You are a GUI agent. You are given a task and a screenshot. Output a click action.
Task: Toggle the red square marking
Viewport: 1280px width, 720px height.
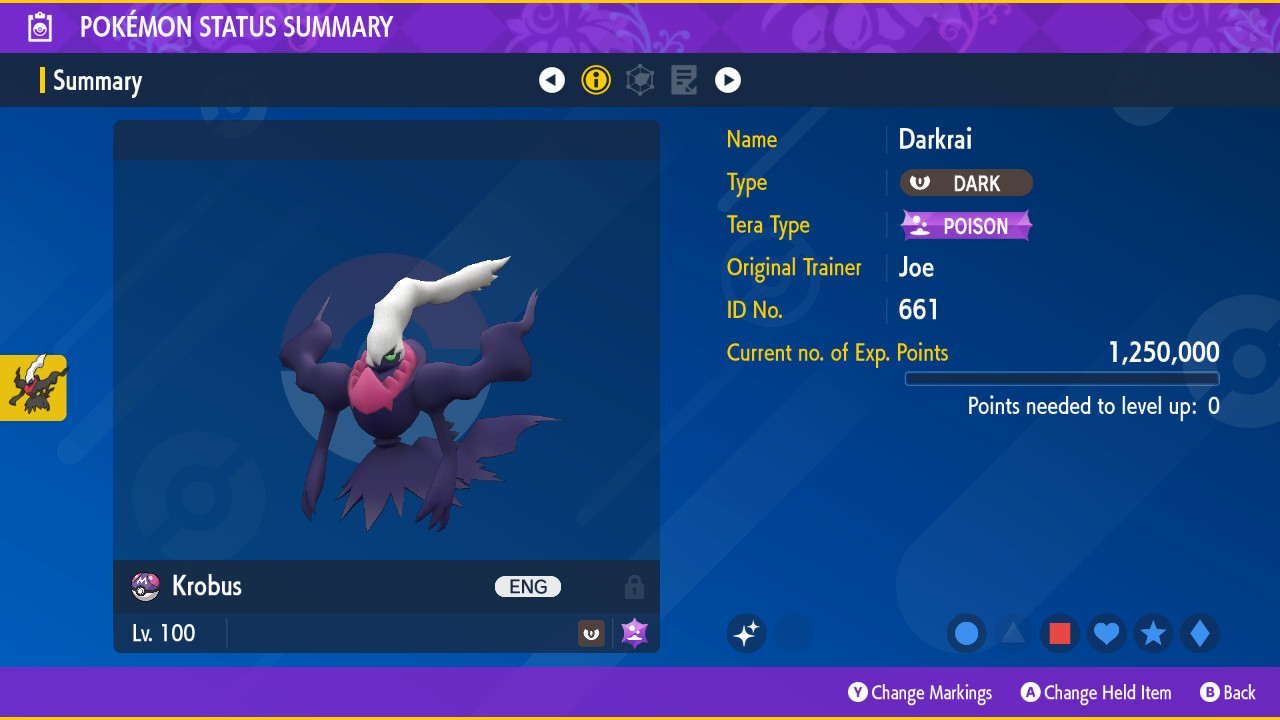1059,633
